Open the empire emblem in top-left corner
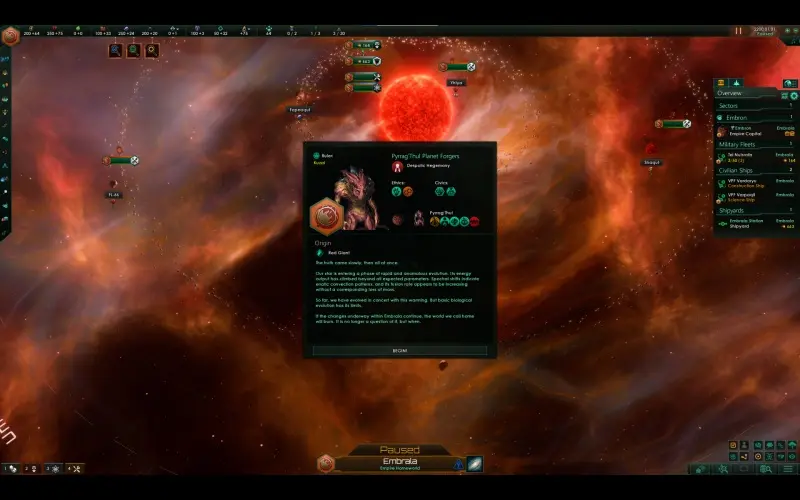The height and width of the screenshot is (500, 800). tap(11, 36)
